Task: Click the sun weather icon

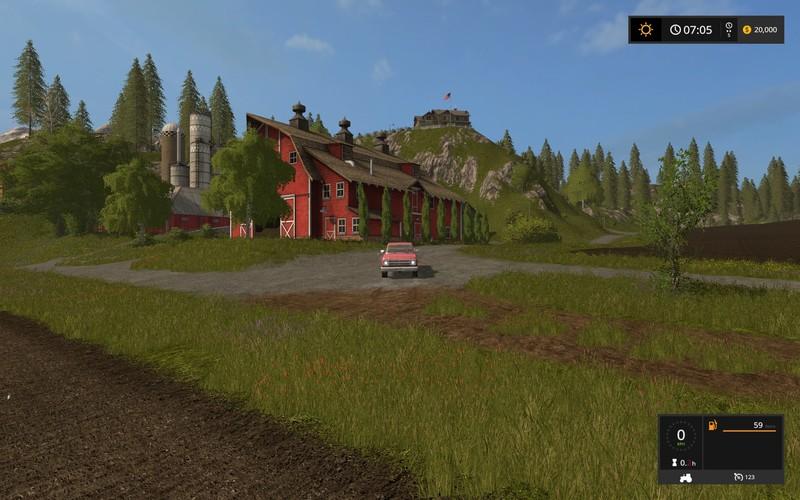Action: click(x=646, y=30)
